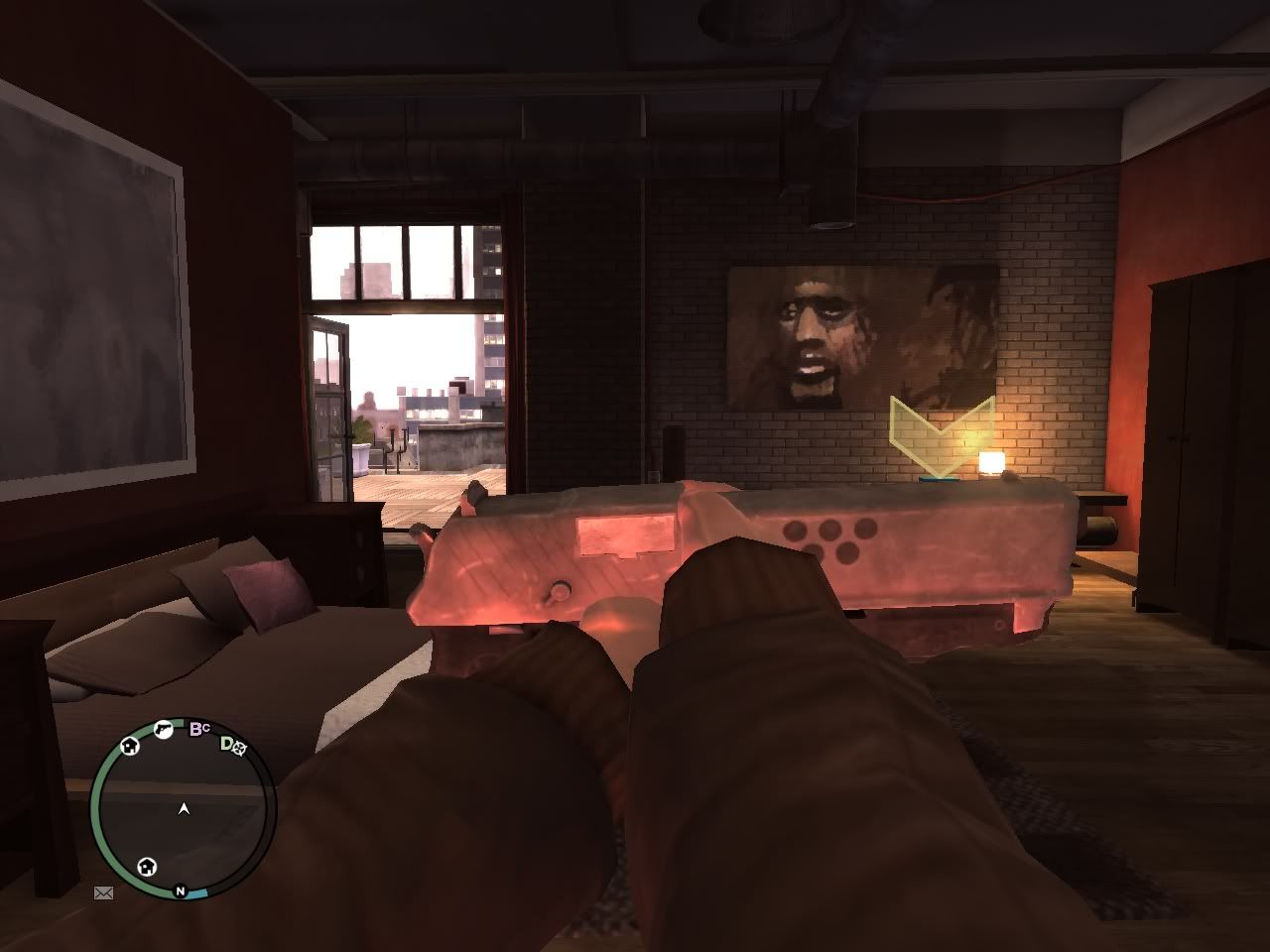Click the lower safehouse icon on the minimap
Viewport: 1270px width, 952px height.
tap(147, 868)
